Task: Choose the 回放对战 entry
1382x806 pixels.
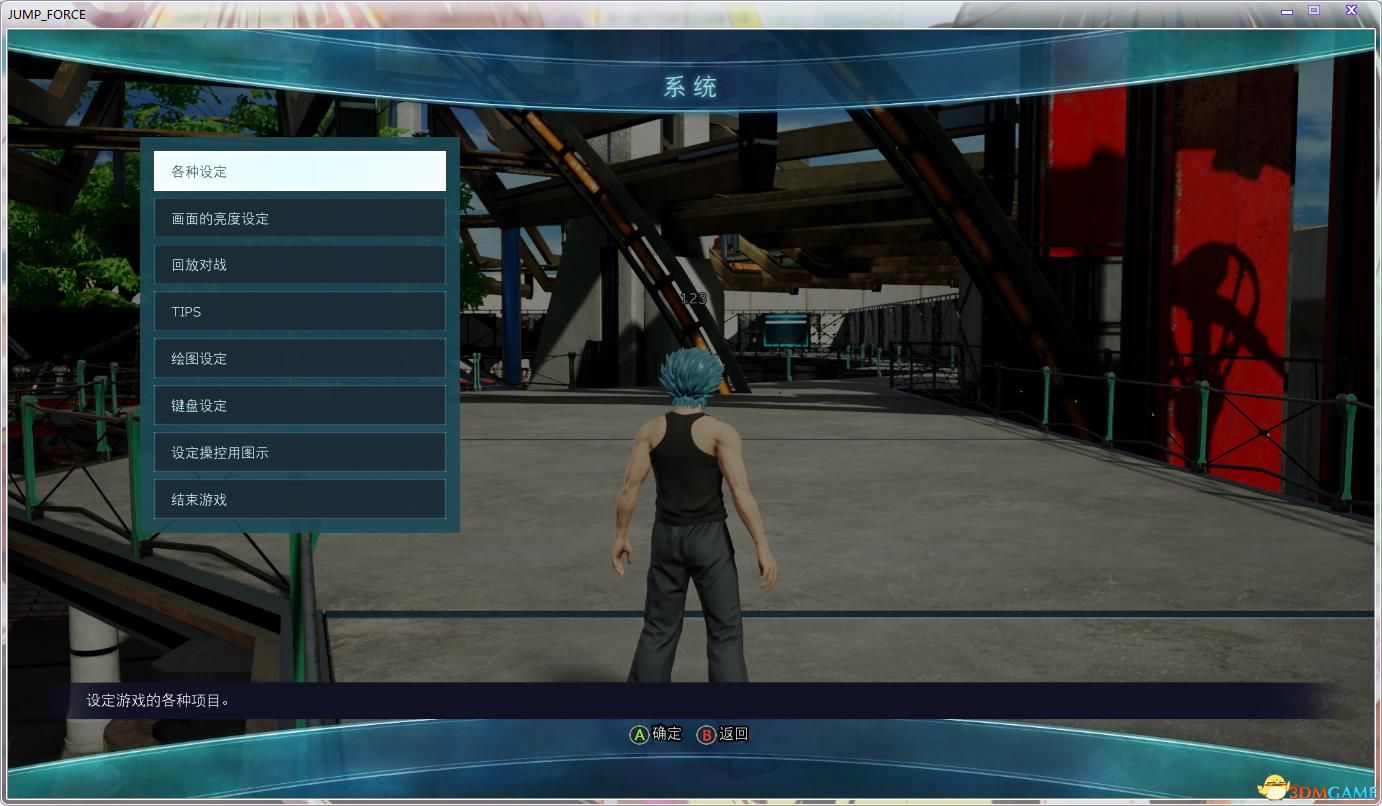Action: pos(299,265)
